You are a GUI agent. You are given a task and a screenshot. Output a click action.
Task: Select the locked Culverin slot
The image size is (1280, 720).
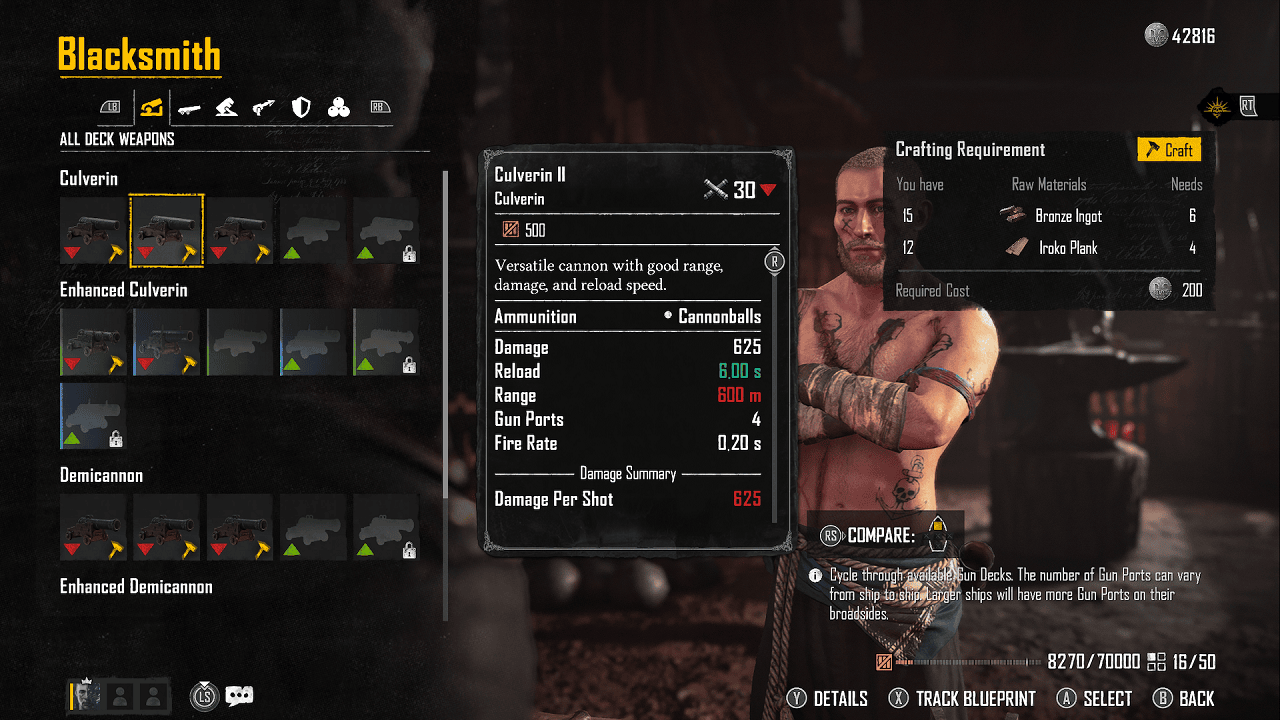pyautogui.click(x=386, y=230)
